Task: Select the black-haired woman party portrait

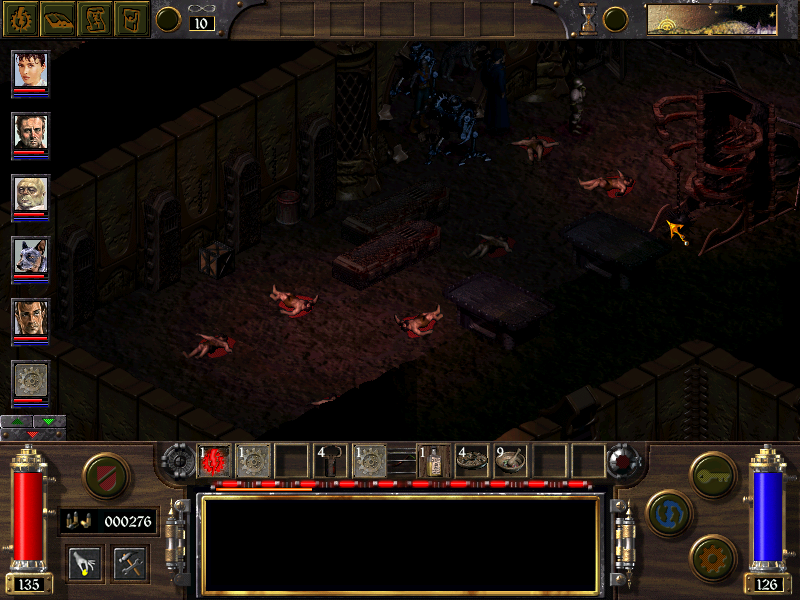Action: tap(30, 70)
